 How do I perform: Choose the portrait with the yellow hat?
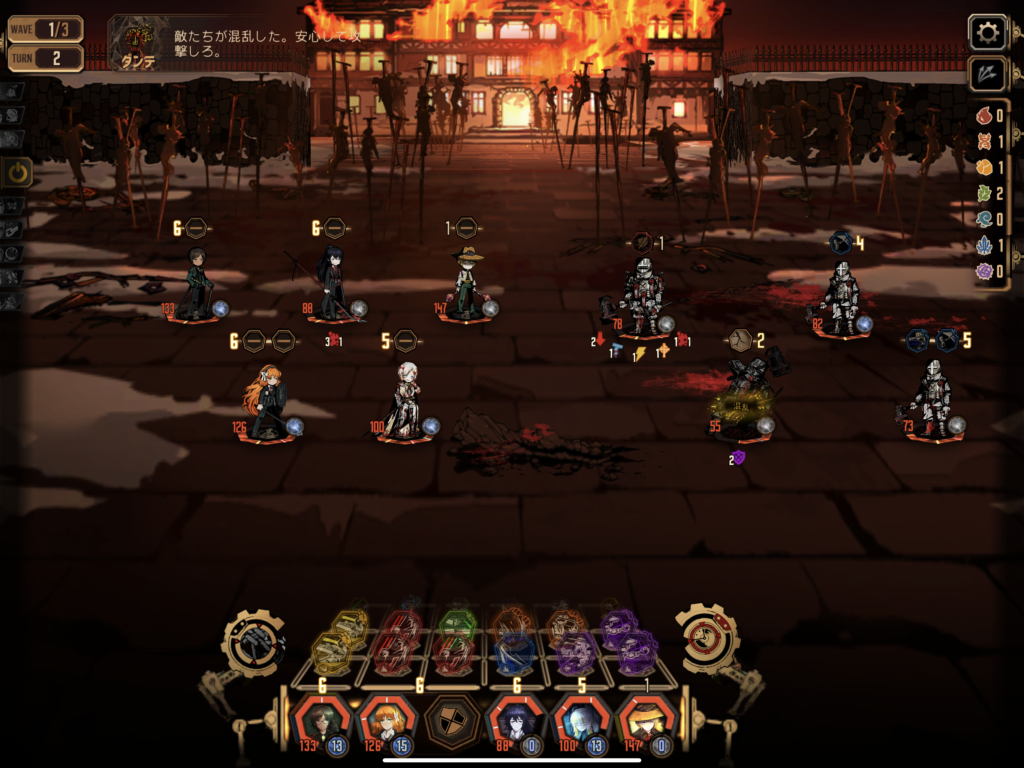[x=643, y=720]
